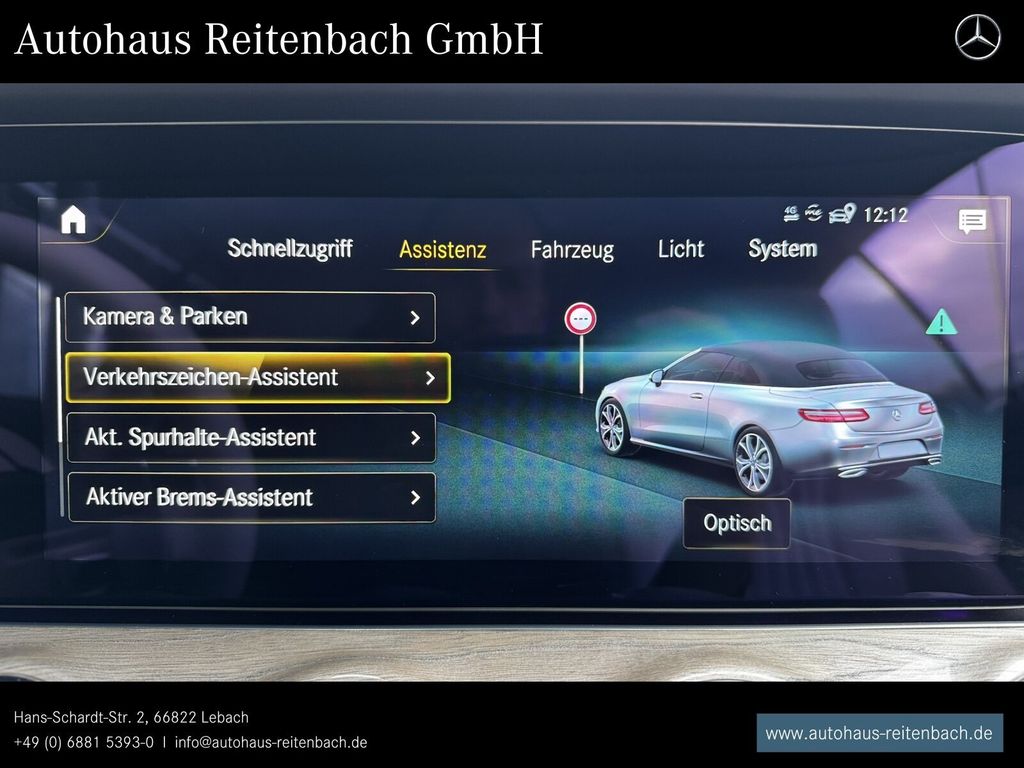Open the messages speech bubble icon
Viewport: 1024px width, 768px height.
971,222
